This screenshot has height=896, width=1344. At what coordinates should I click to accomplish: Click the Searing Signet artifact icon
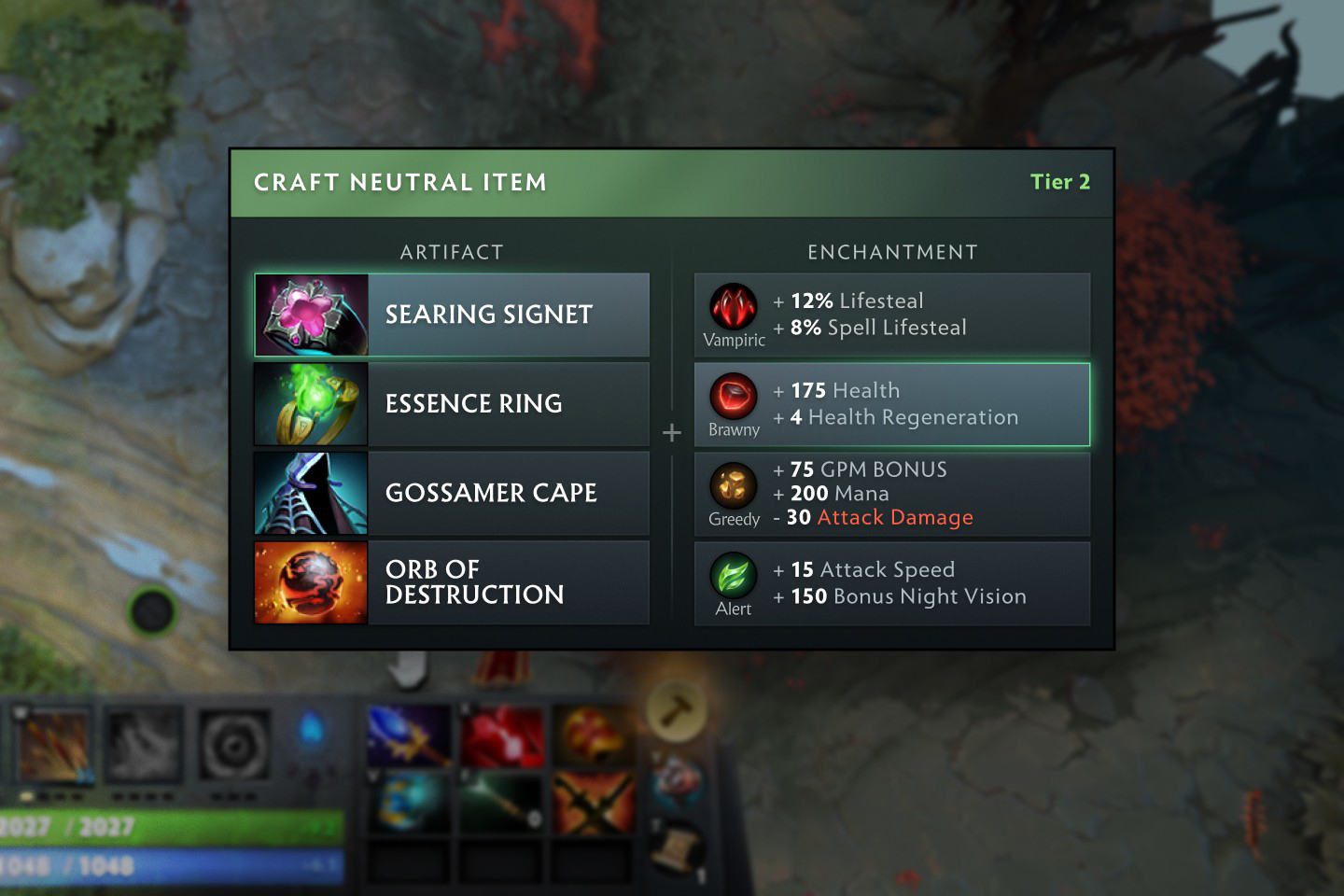point(311,315)
